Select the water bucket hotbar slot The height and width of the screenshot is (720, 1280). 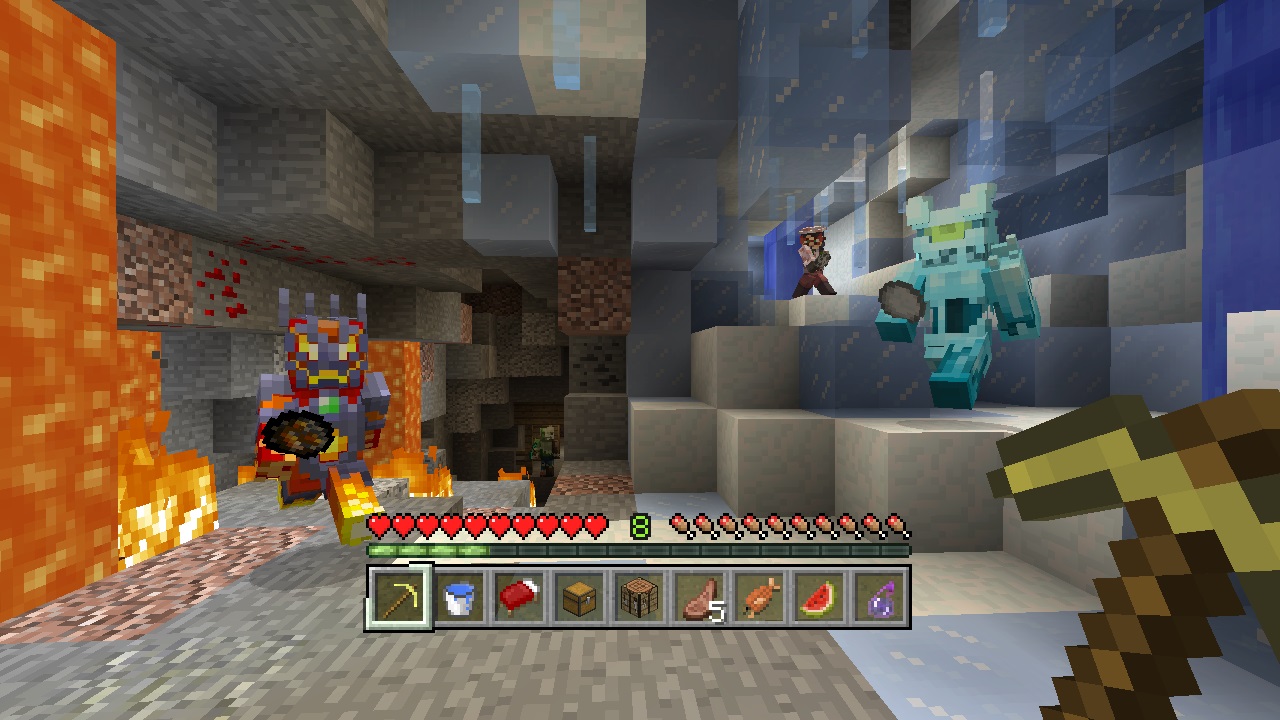pyautogui.click(x=458, y=600)
